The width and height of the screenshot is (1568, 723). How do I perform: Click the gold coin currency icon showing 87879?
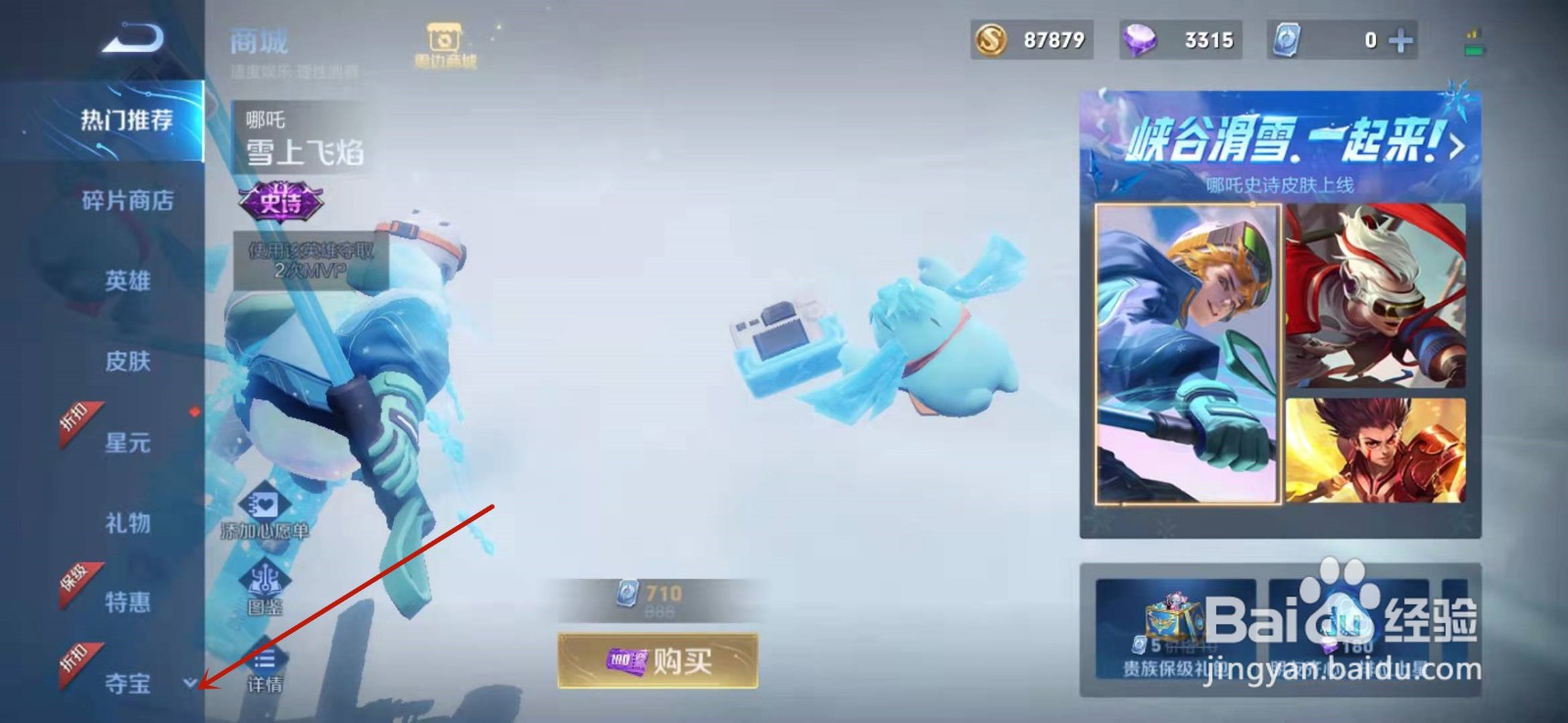[990, 40]
